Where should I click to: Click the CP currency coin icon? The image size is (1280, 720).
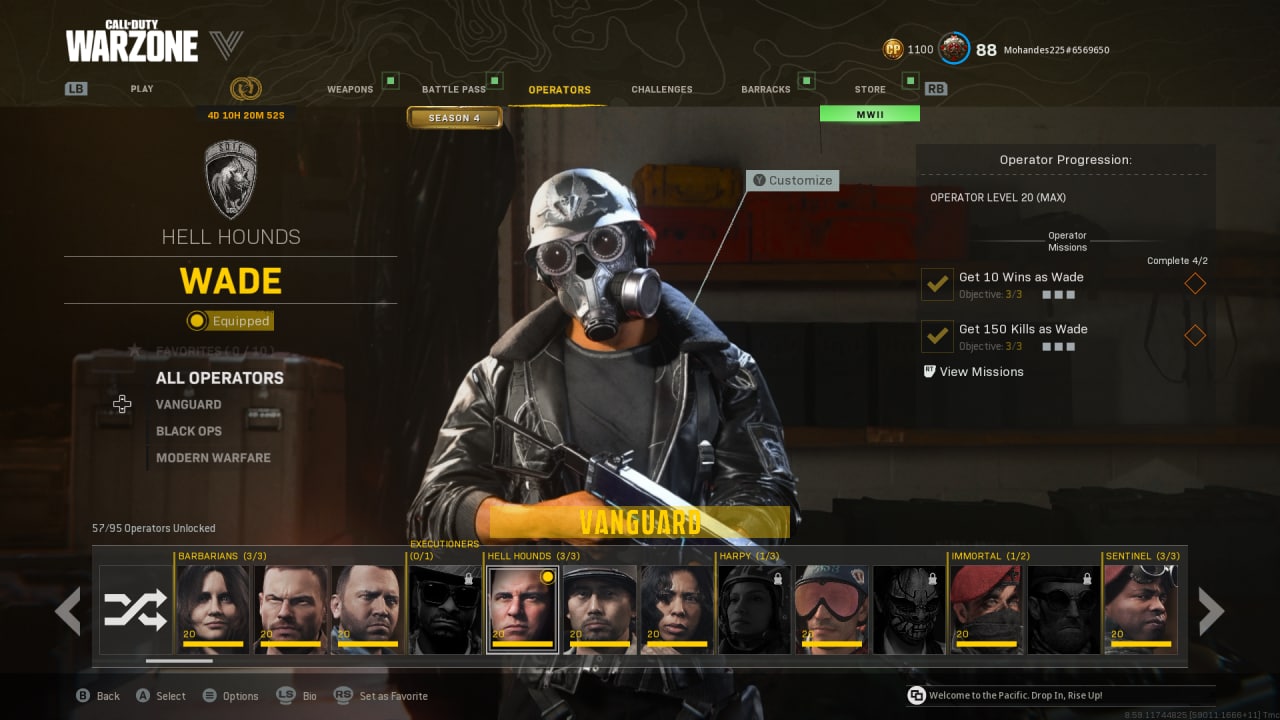coord(892,49)
